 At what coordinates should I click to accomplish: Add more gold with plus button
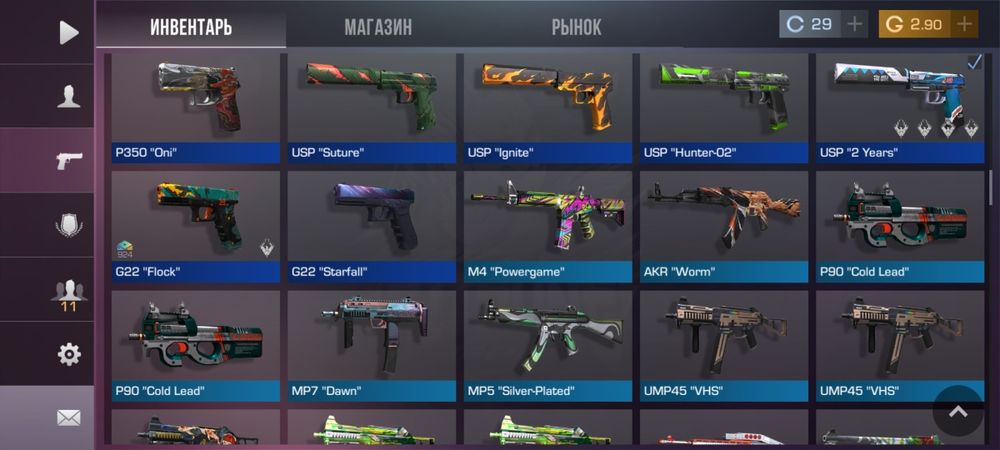(964, 24)
